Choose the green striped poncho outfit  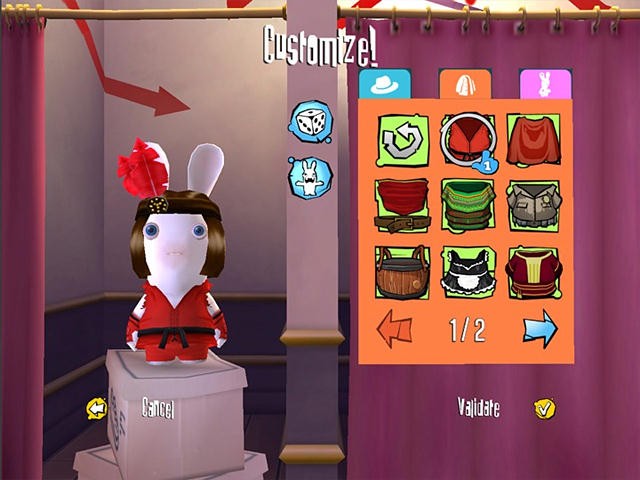point(468,206)
